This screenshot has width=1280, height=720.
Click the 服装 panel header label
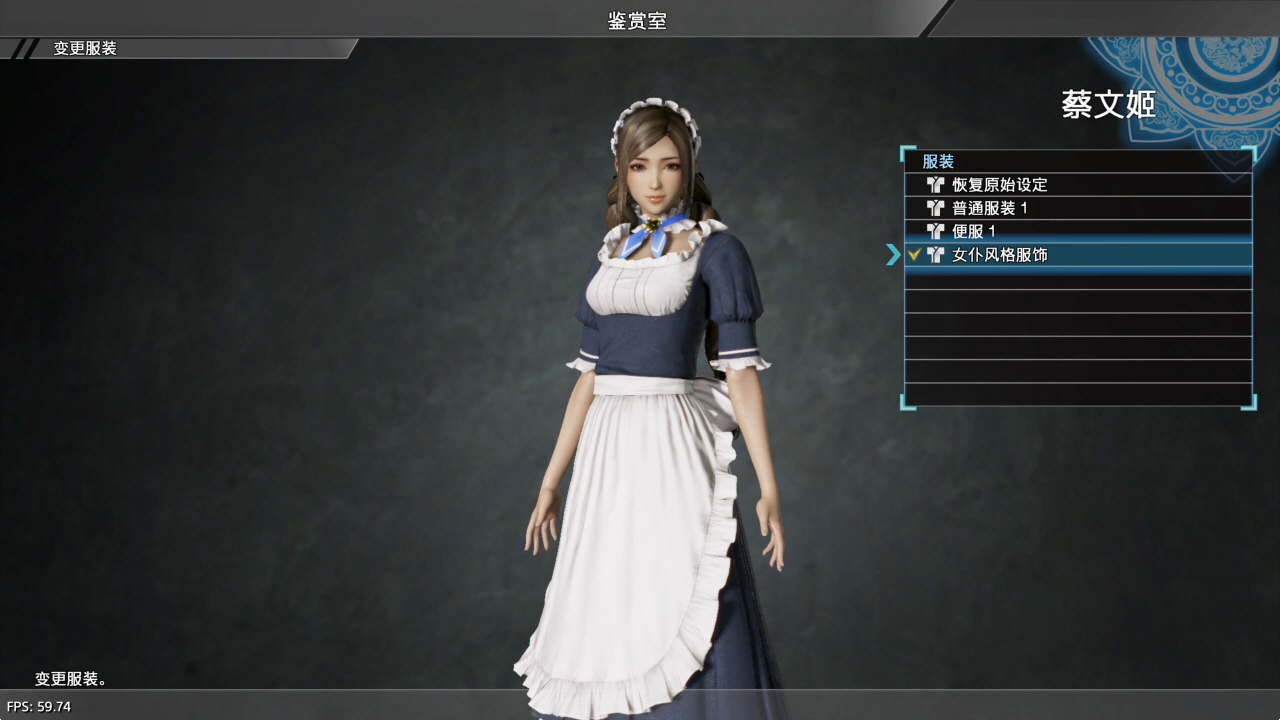(x=940, y=161)
